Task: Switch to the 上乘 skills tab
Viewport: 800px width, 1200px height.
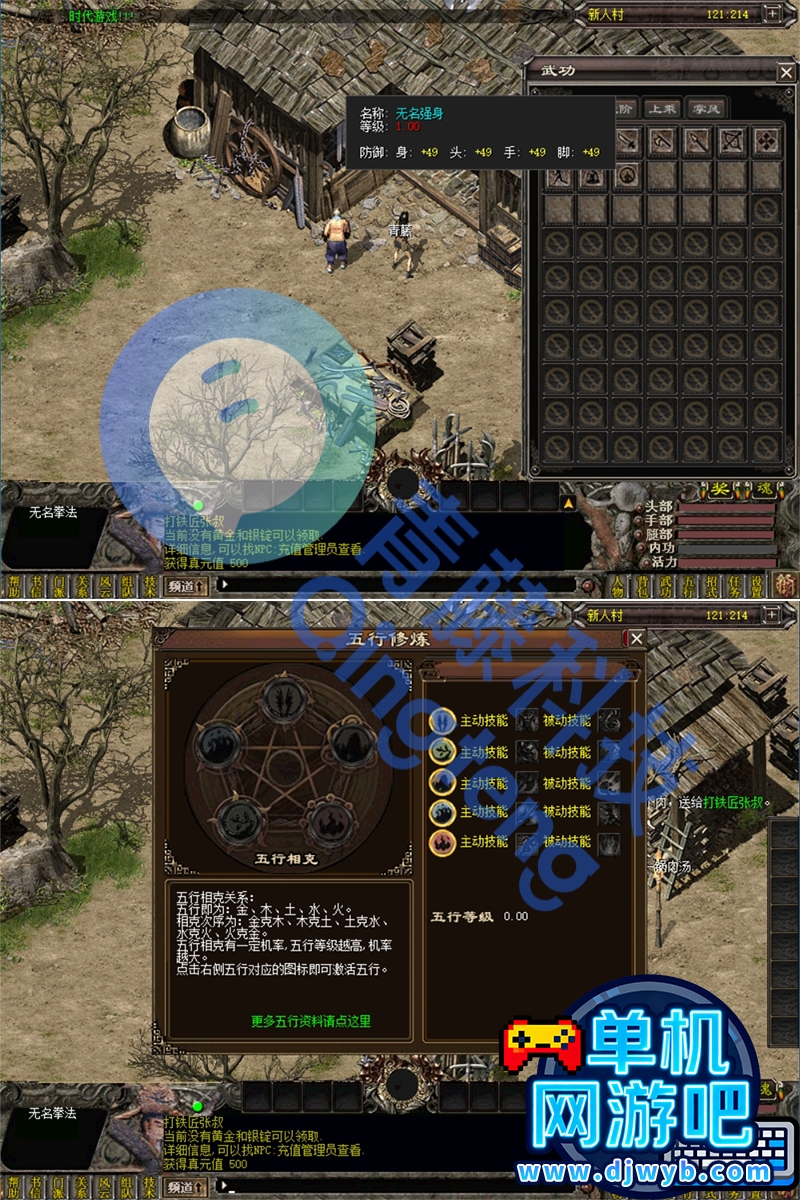Action: pos(661,109)
